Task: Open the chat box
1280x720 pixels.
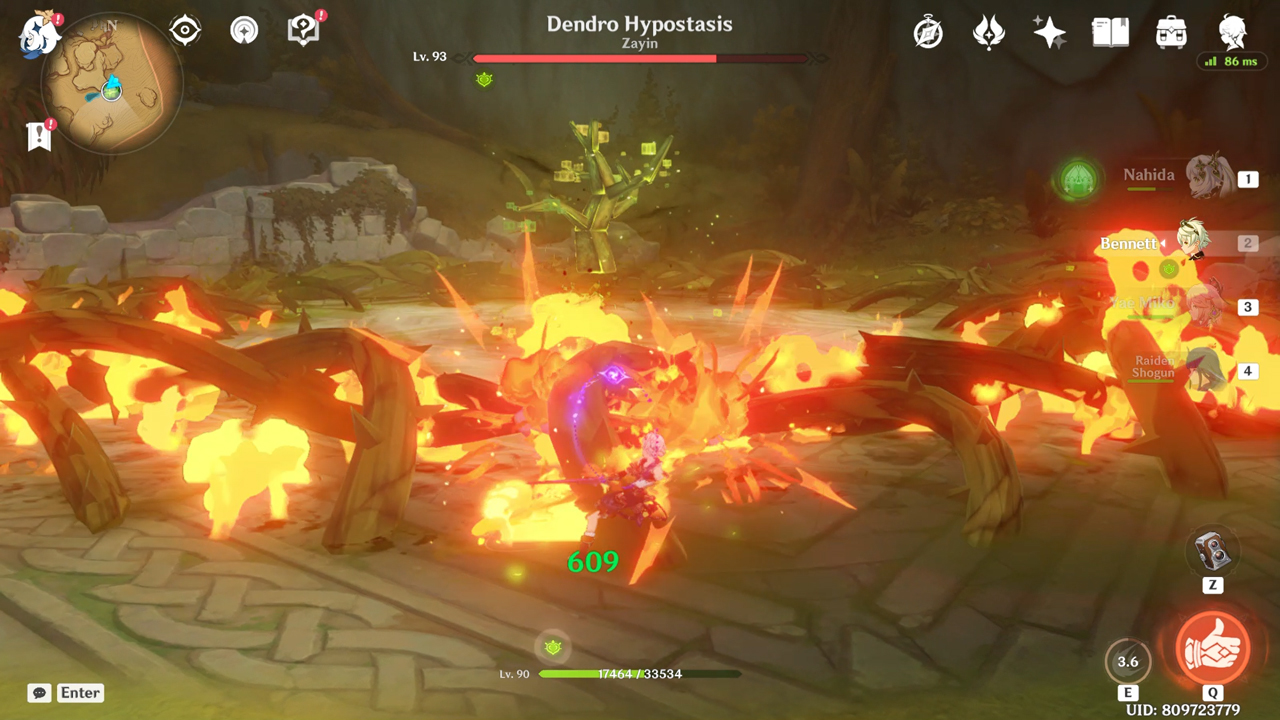Action: [x=41, y=692]
